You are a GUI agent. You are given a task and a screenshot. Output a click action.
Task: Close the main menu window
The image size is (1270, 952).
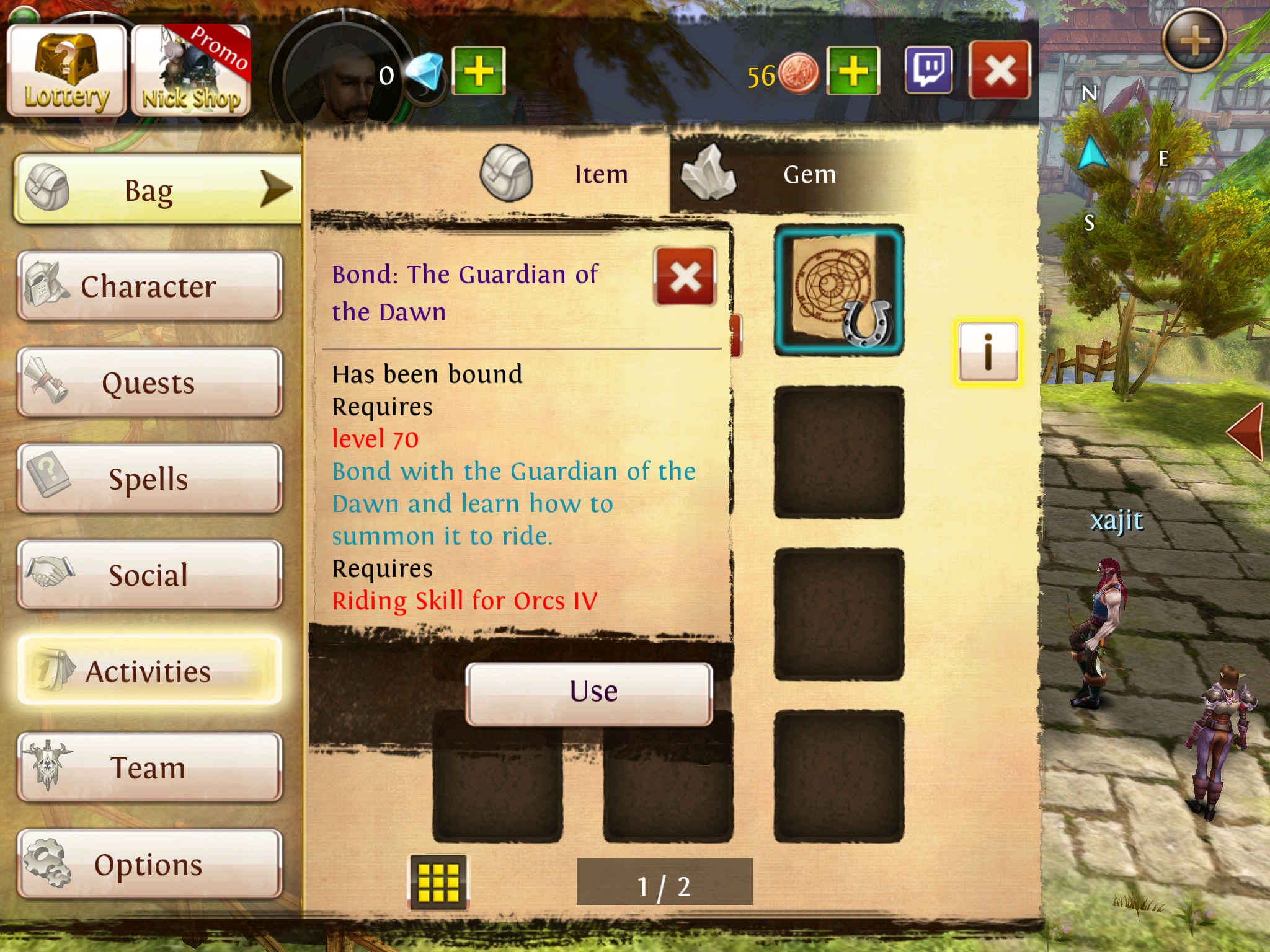tap(1000, 70)
